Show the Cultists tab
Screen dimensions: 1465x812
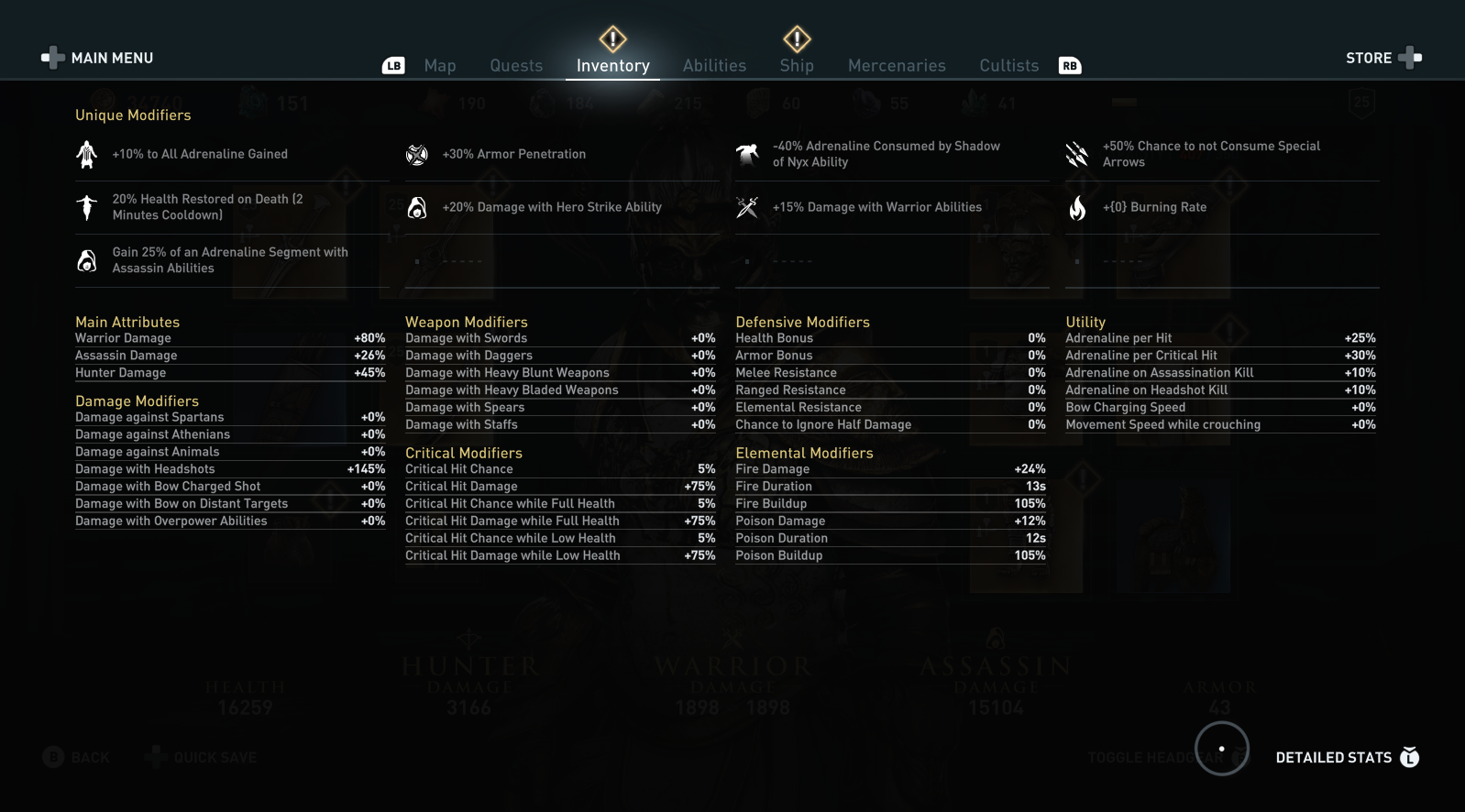(x=1008, y=66)
